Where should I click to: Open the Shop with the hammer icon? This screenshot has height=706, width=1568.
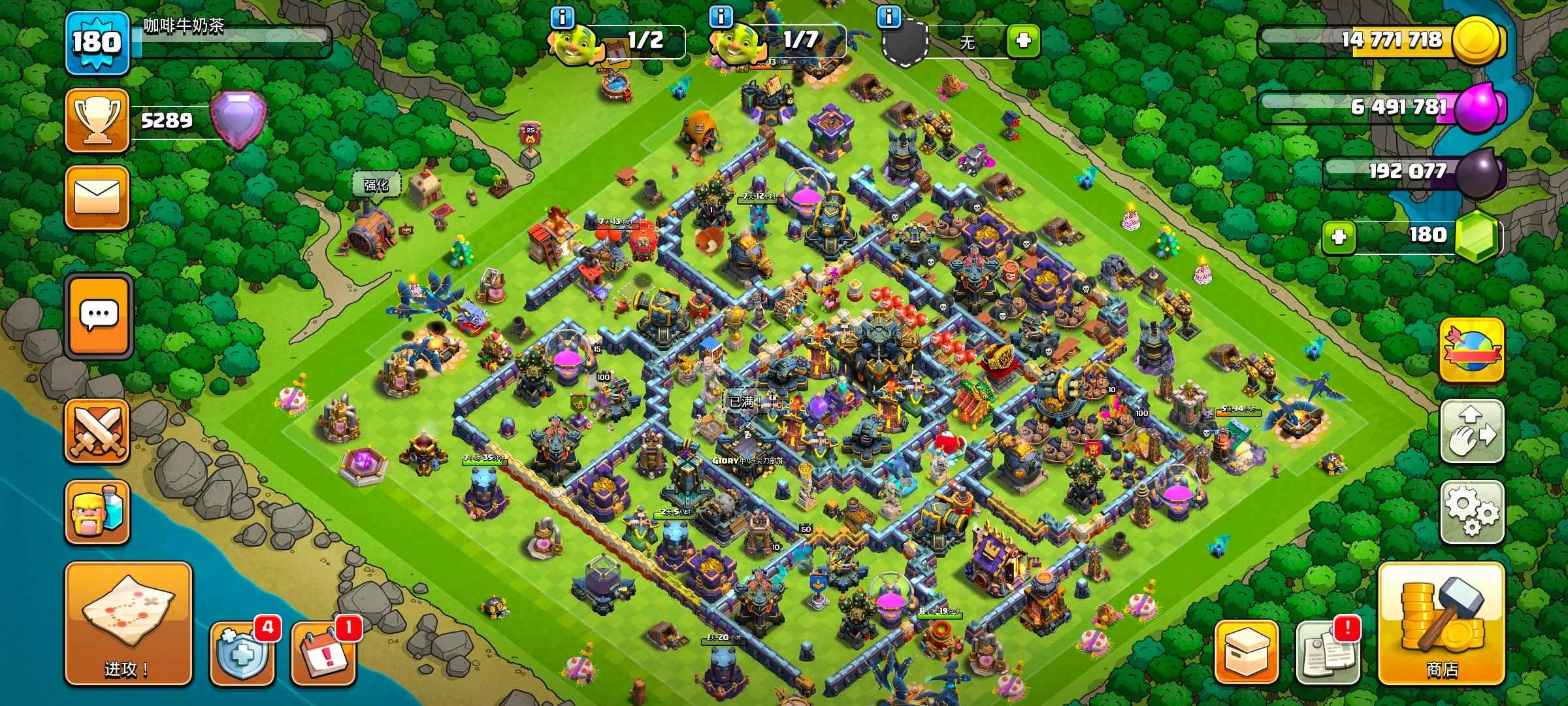pyautogui.click(x=1441, y=623)
